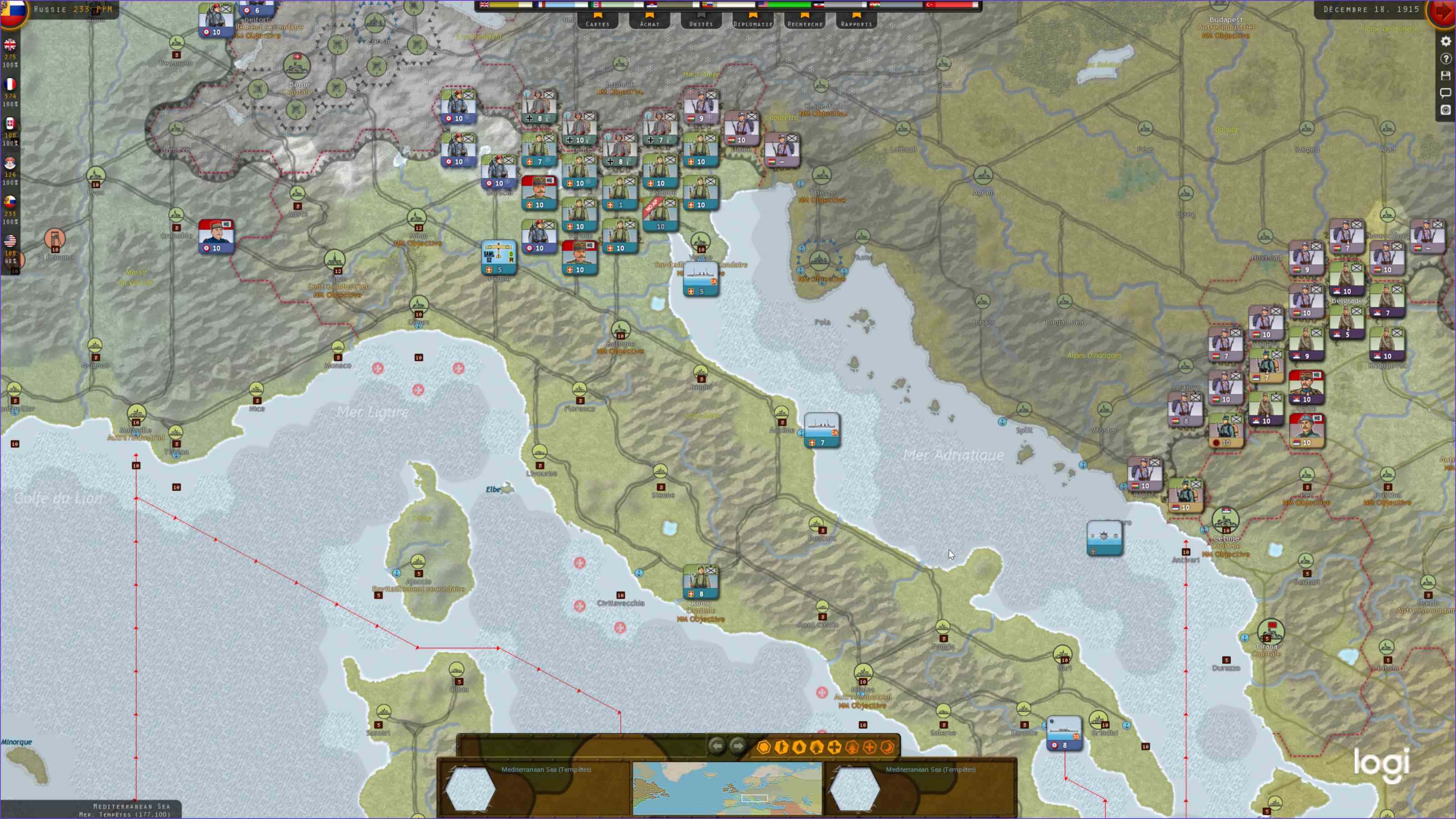Image resolution: width=1456 pixels, height=819 pixels.
Task: Toggle the plain terrain hexagon map filter
Action: coord(765,747)
